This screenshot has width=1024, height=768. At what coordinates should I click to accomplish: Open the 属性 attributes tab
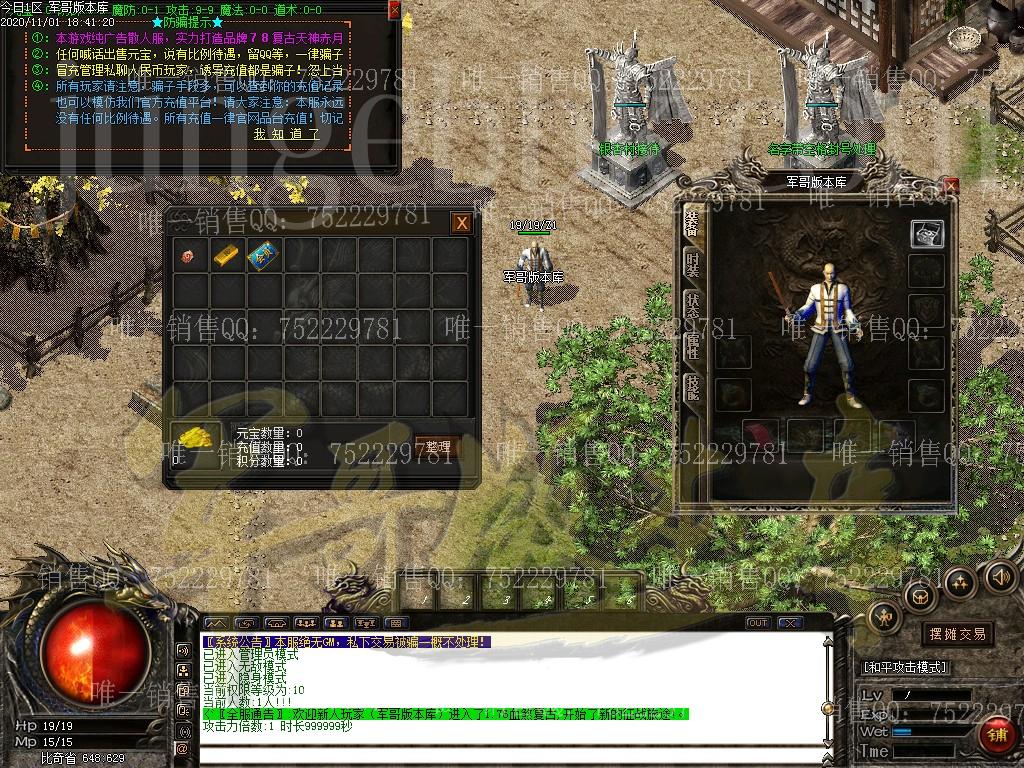(x=692, y=346)
